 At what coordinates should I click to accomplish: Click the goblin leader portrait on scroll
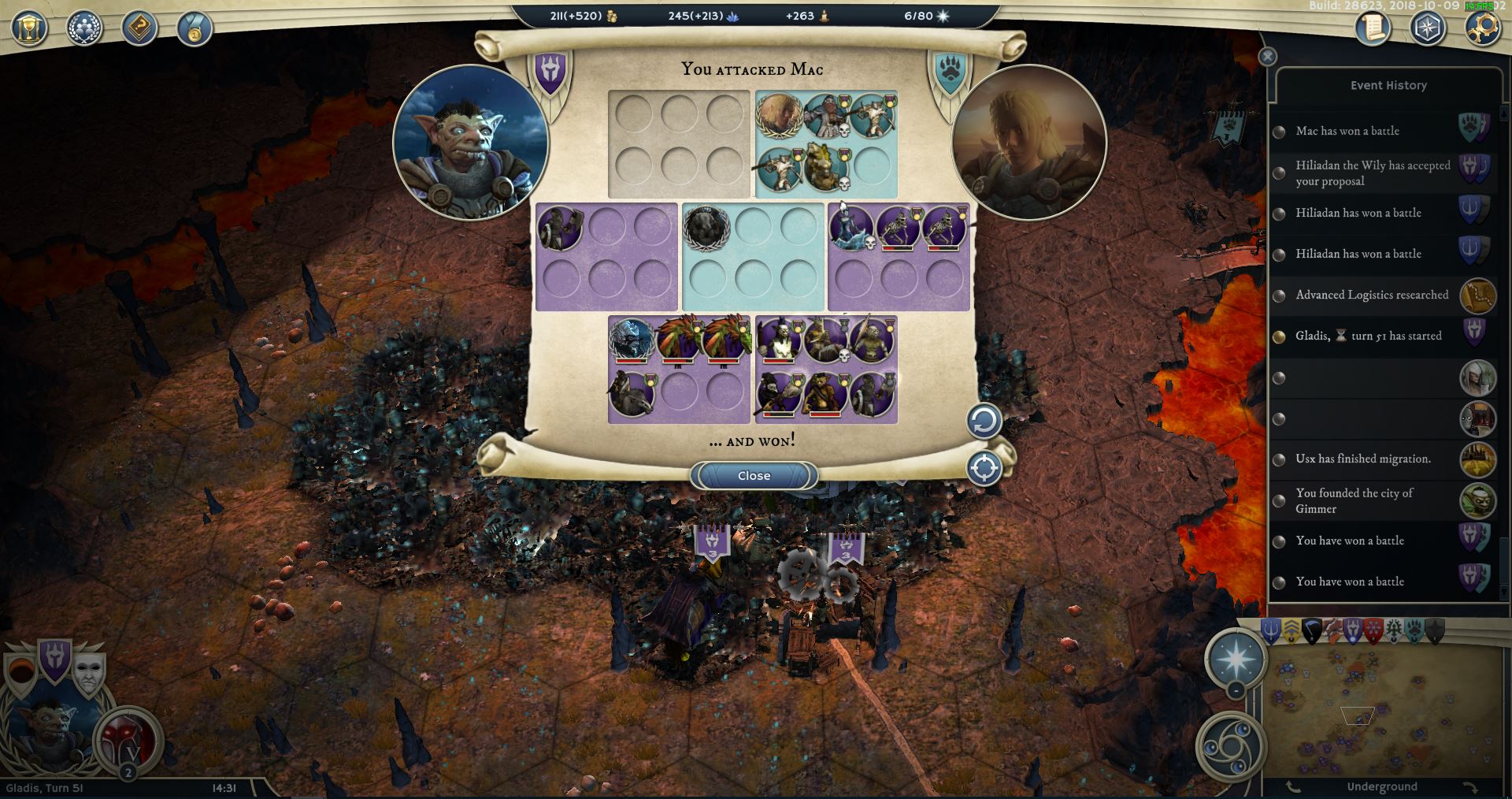[471, 143]
